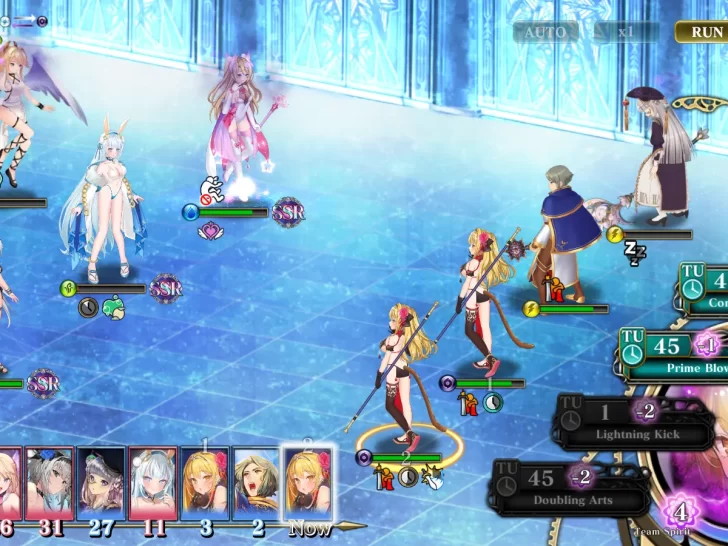728x546 pixels.
Task: Inspect the turn-order portrait numbered 11
Action: pos(153,484)
